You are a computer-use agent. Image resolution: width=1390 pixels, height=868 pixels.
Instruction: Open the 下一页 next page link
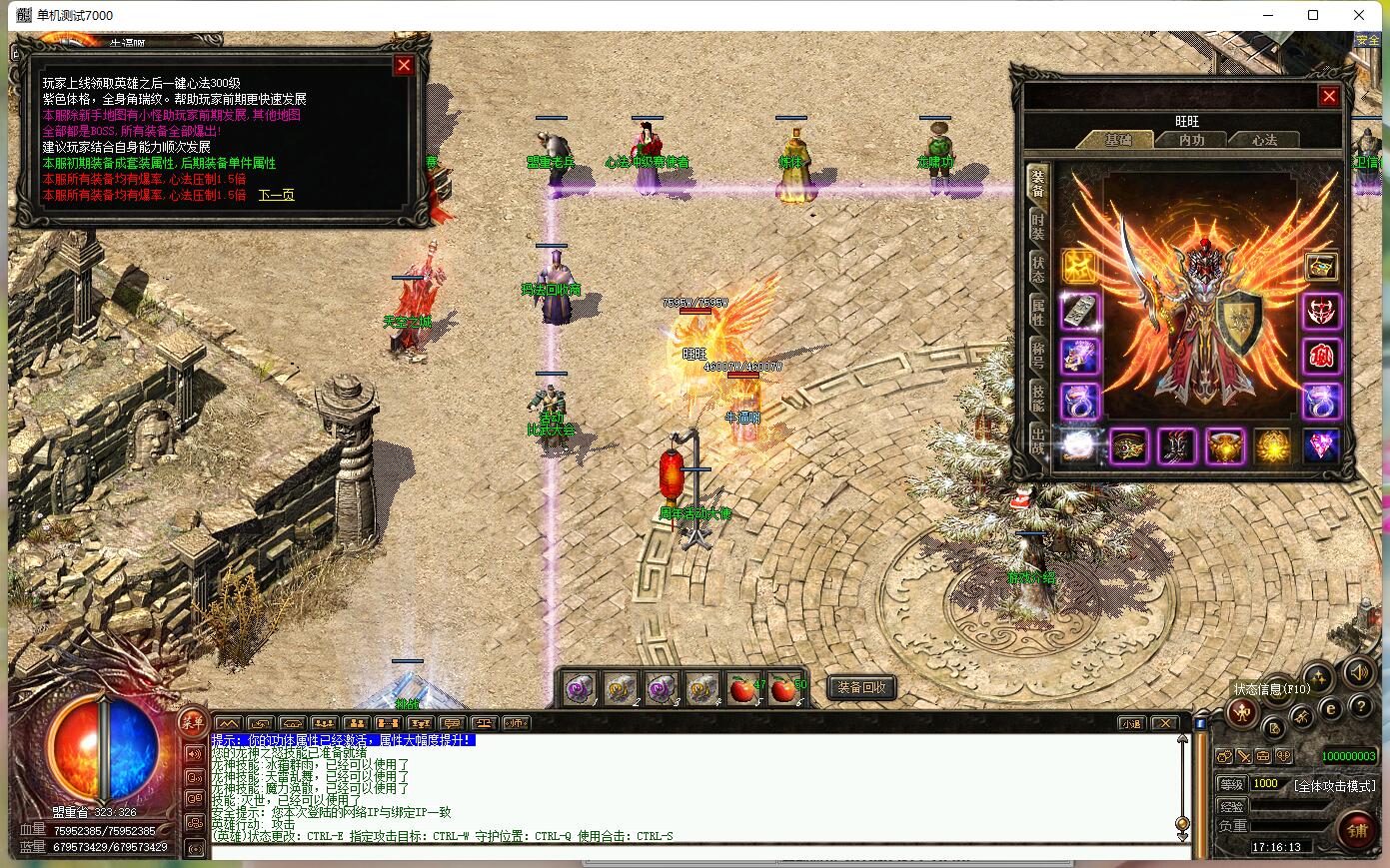[277, 195]
